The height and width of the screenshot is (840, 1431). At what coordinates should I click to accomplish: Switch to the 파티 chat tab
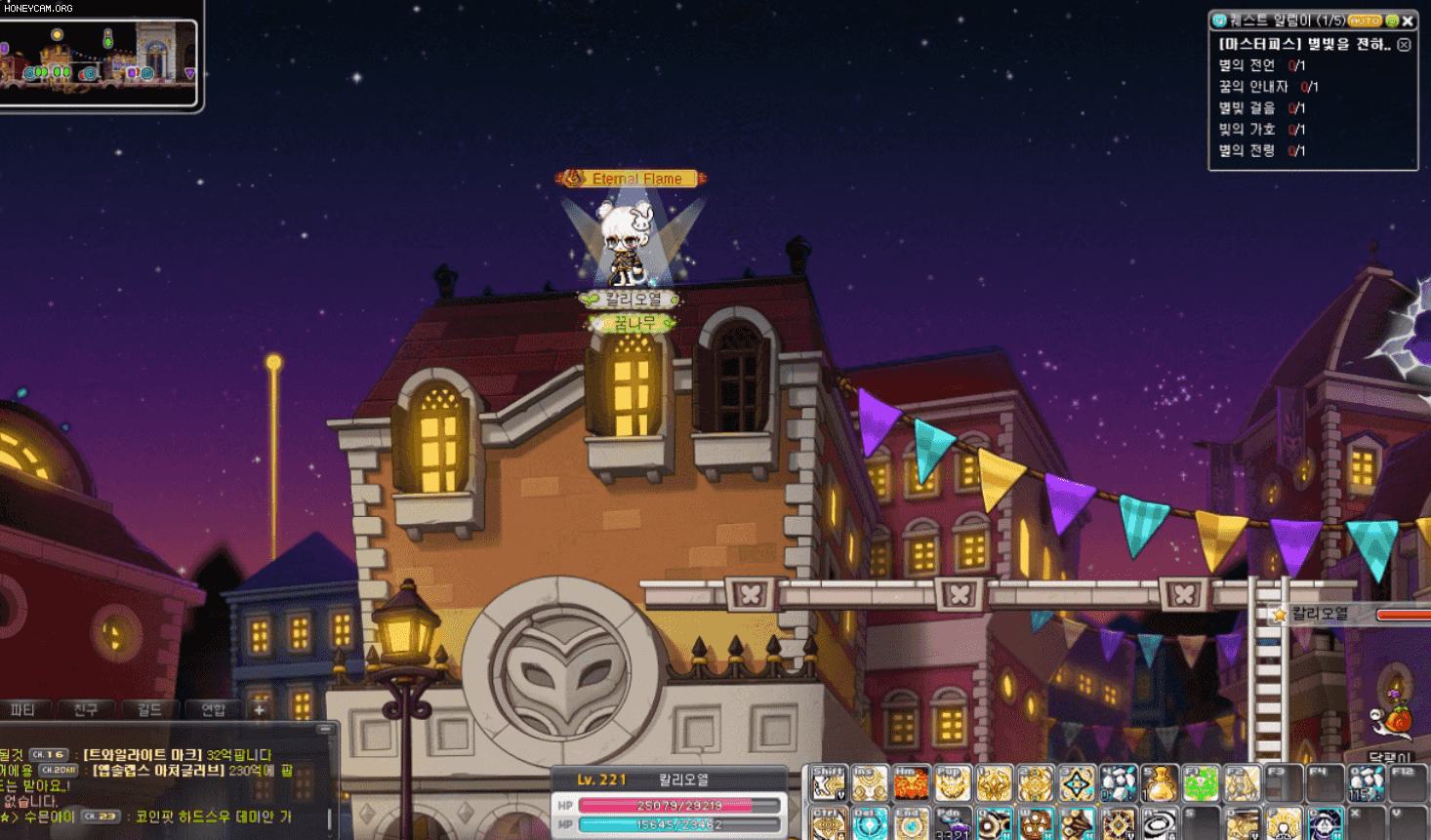pyautogui.click(x=24, y=709)
